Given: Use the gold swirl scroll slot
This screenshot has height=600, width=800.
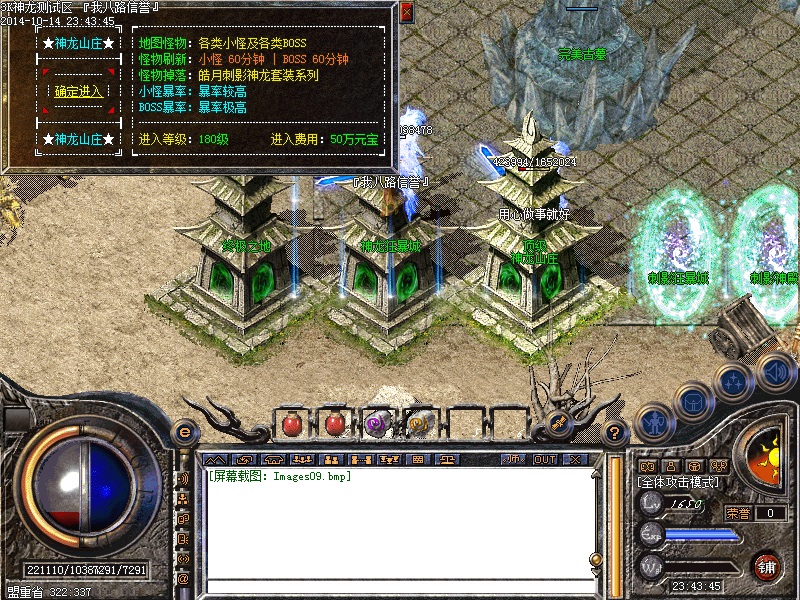Looking at the screenshot, I should tap(419, 424).
